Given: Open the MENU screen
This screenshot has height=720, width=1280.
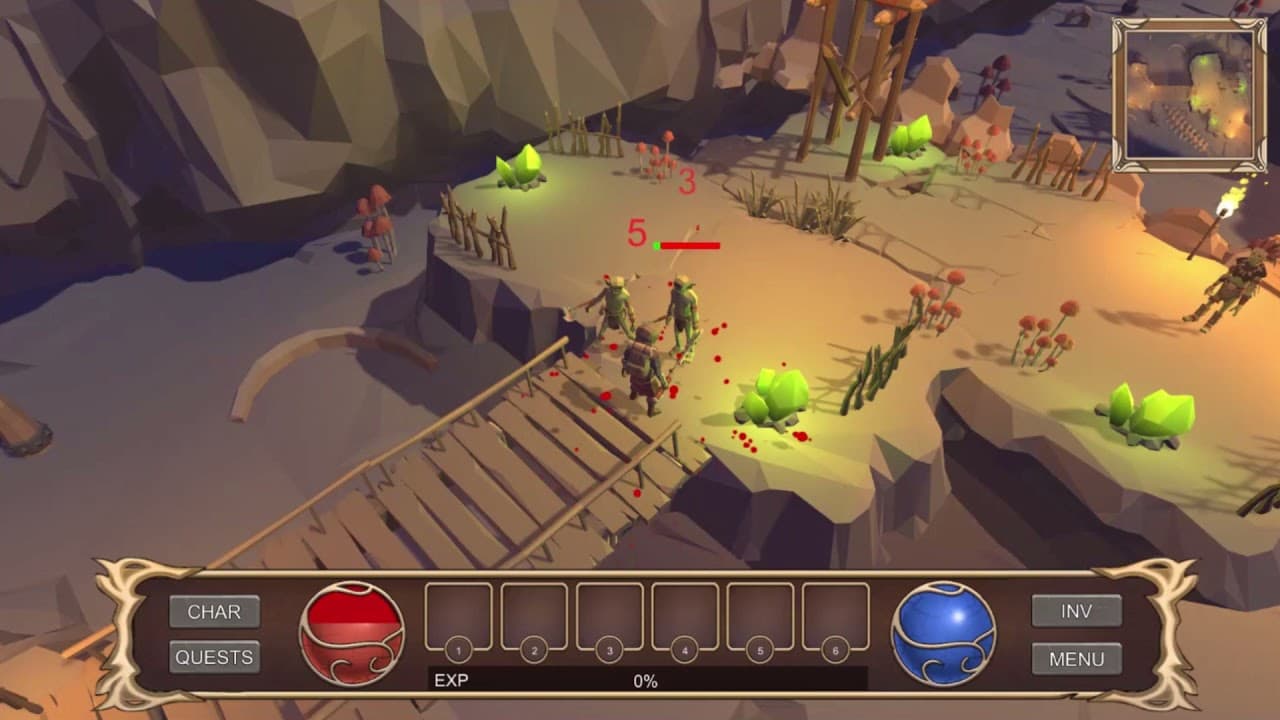Looking at the screenshot, I should pos(1077,658).
